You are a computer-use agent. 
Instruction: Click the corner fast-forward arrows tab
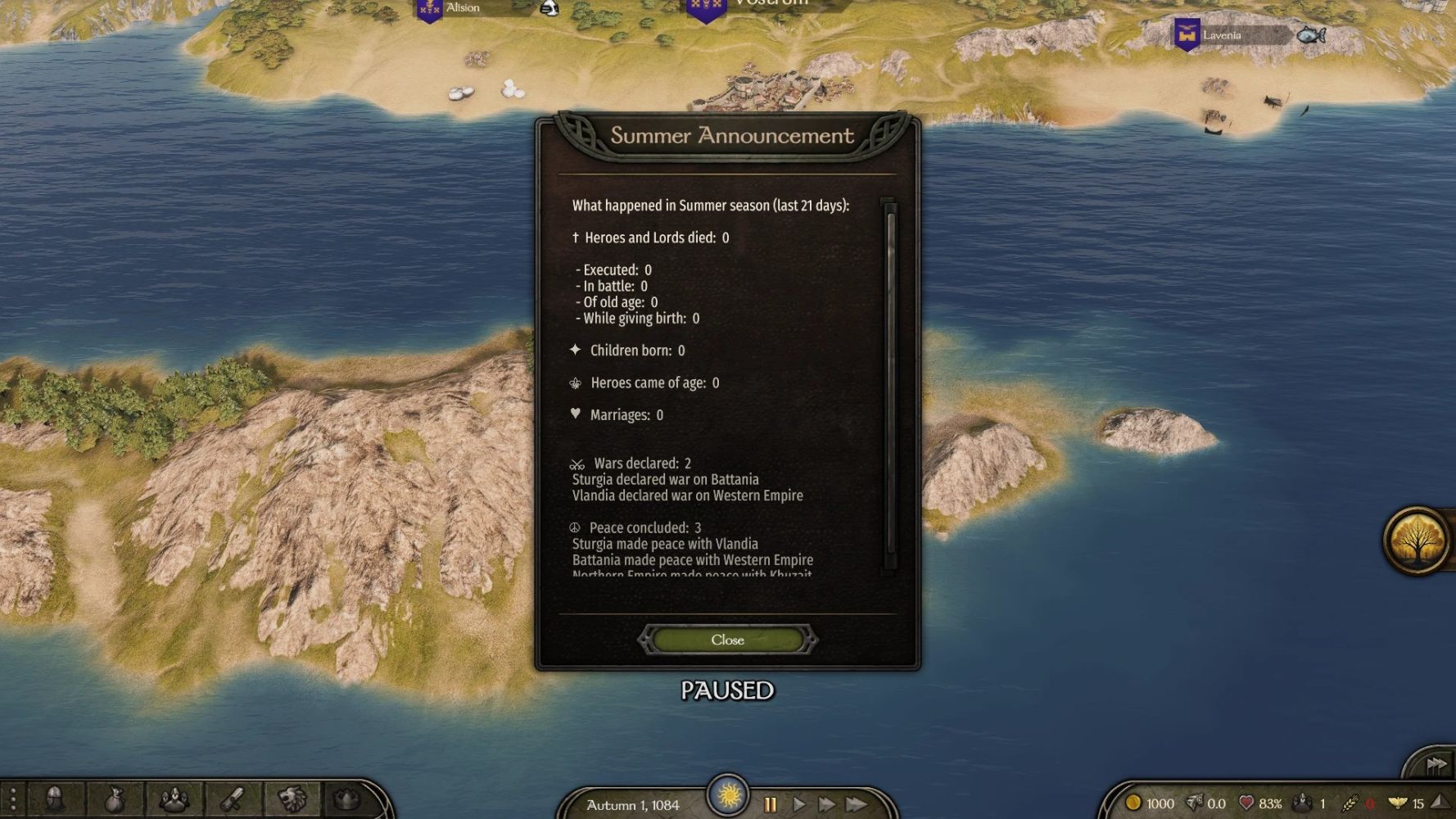pos(1436,764)
